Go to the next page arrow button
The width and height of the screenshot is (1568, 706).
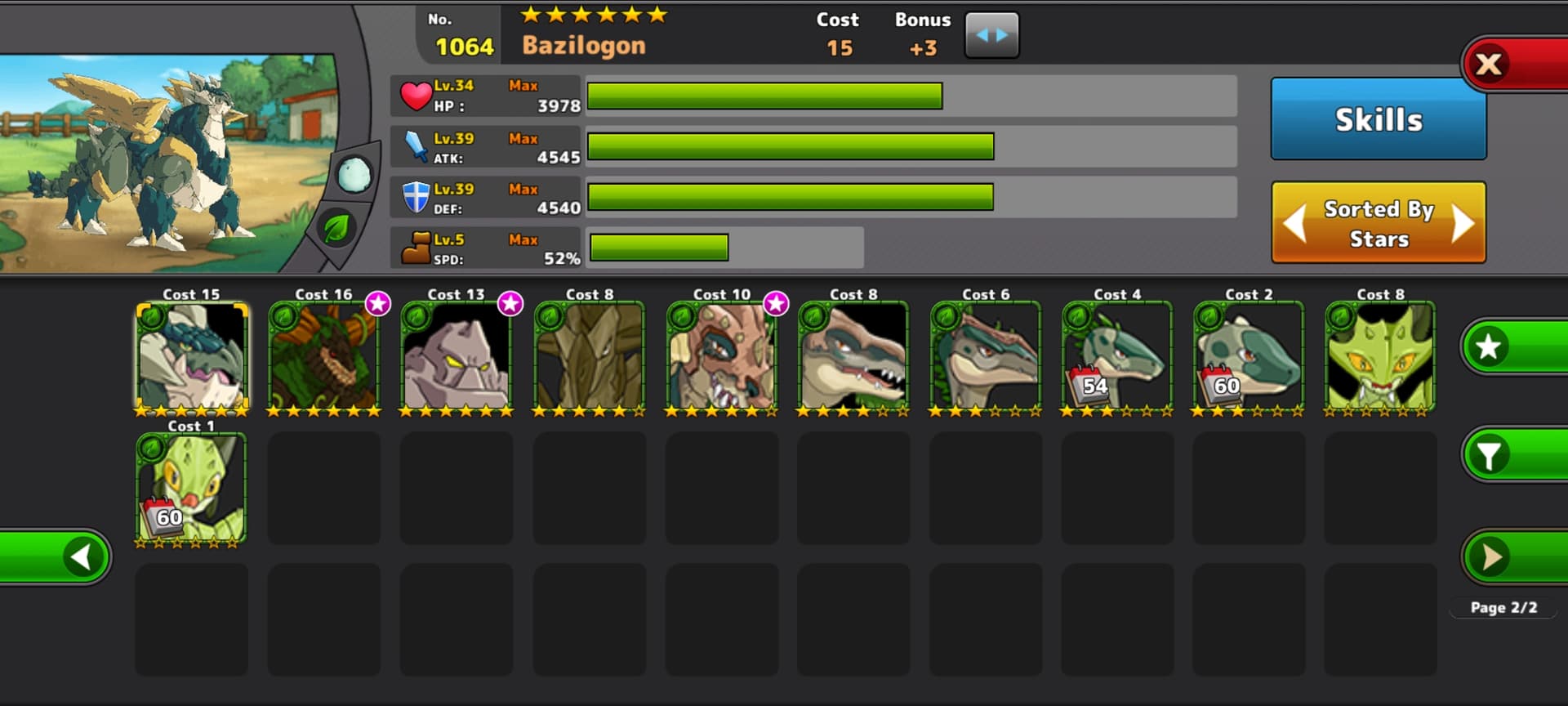point(1491,557)
